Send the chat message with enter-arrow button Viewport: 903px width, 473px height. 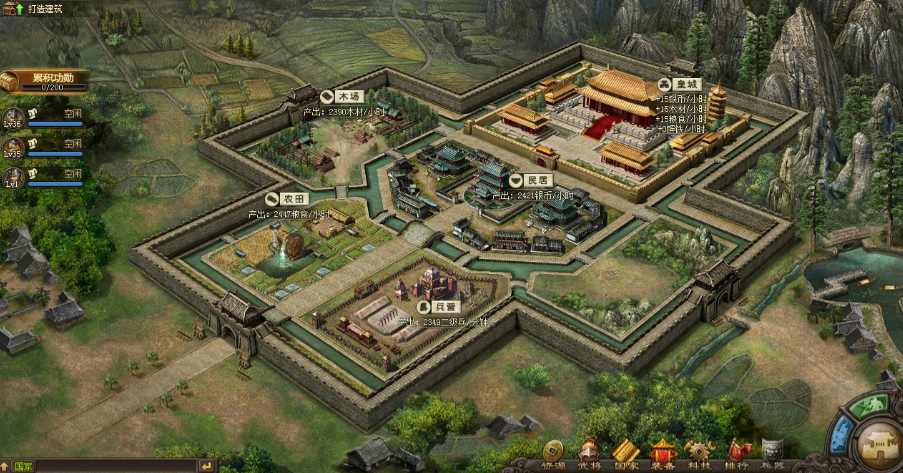(x=206, y=466)
